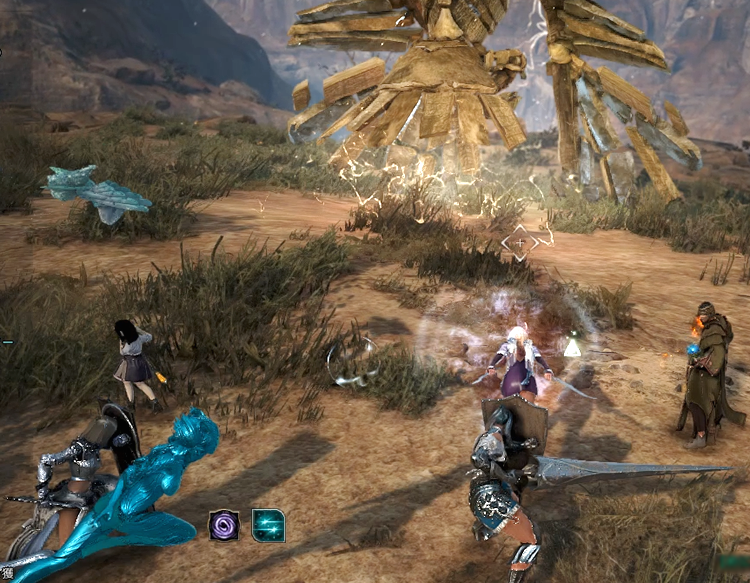Activate the purple vortex skill icon
Image resolution: width=750 pixels, height=583 pixels.
(x=224, y=525)
